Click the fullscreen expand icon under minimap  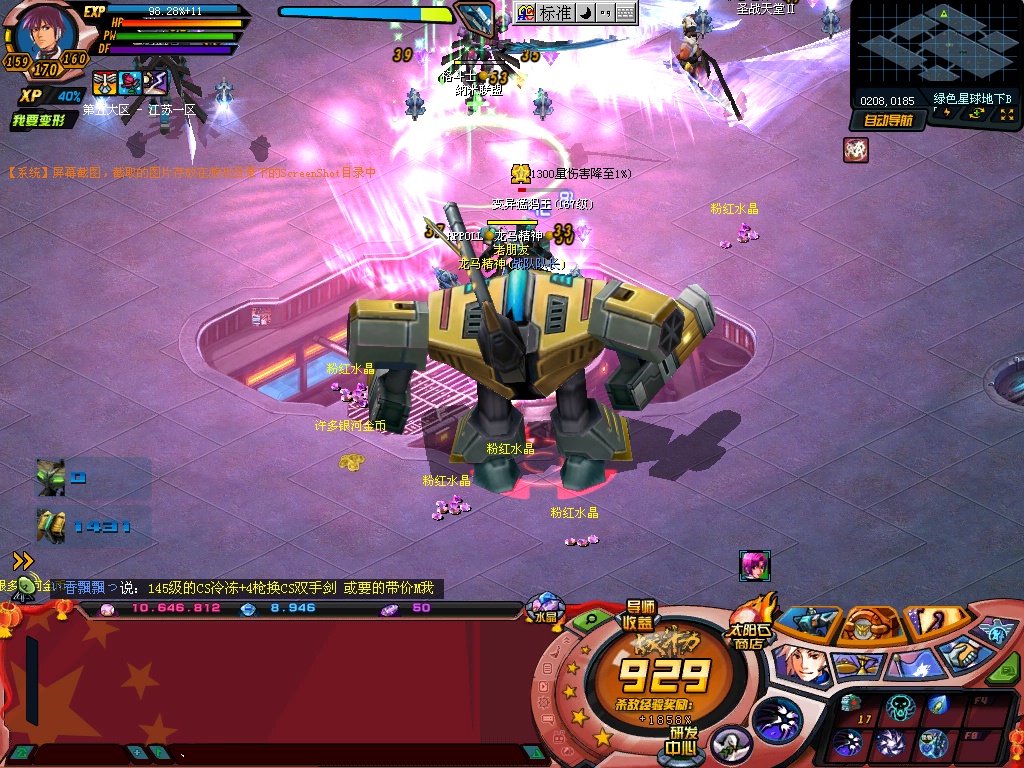coord(1005,115)
